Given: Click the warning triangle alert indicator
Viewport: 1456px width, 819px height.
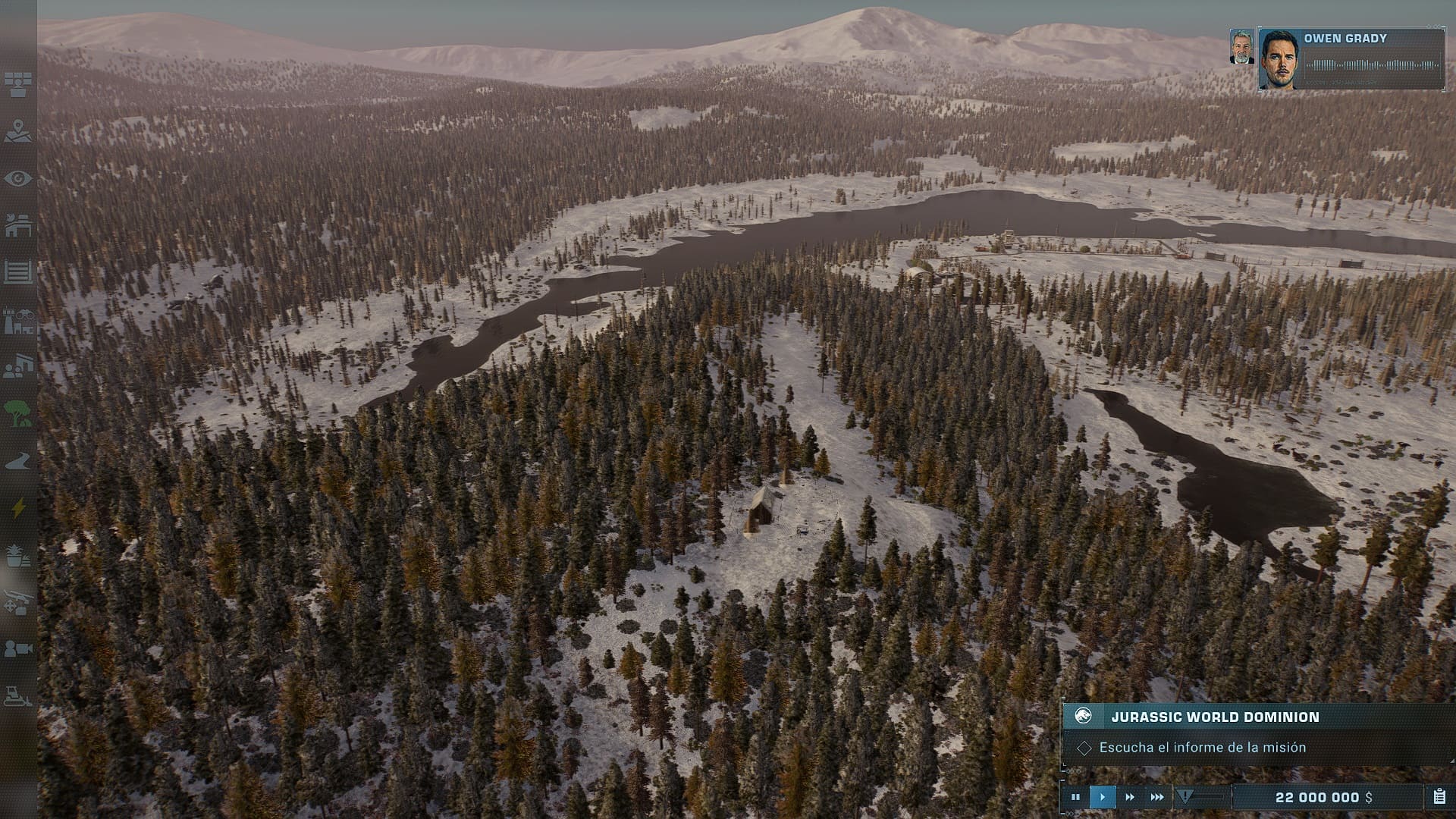Looking at the screenshot, I should (x=1185, y=796).
